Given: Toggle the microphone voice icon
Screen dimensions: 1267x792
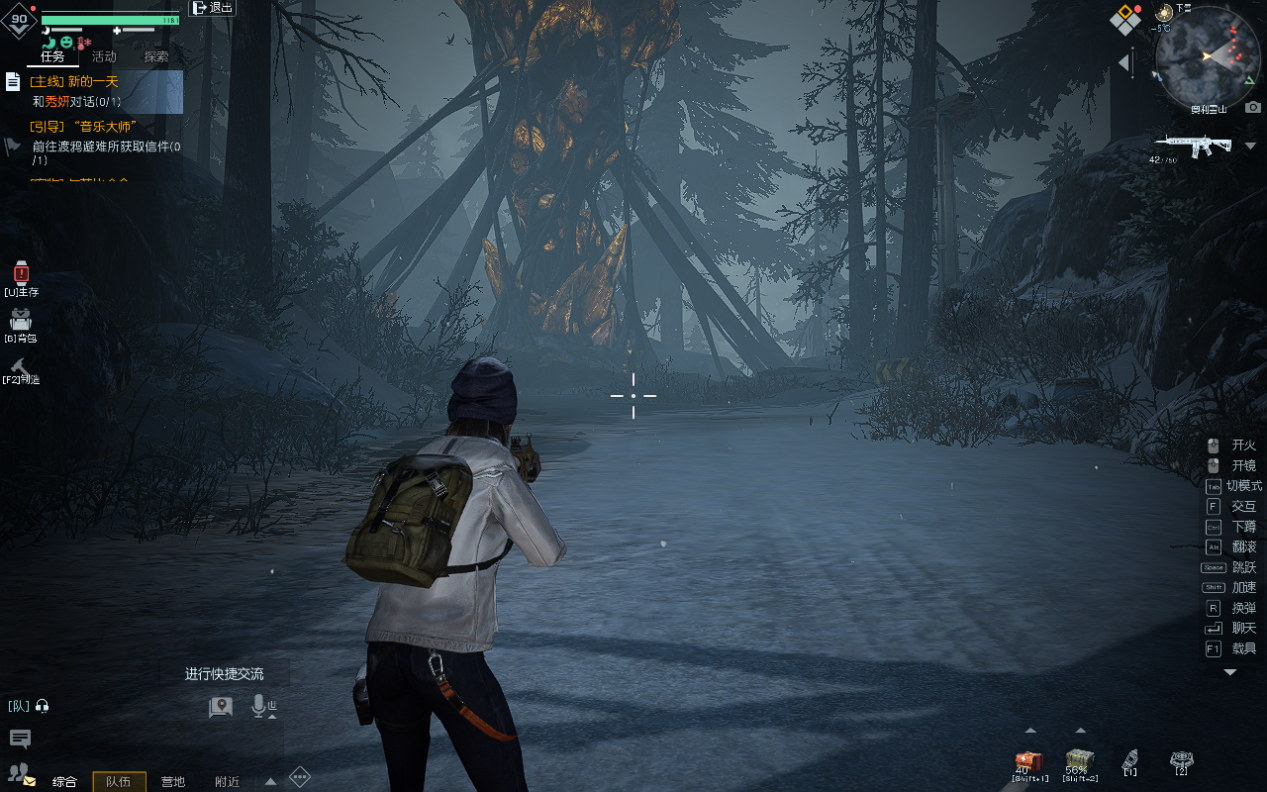Looking at the screenshot, I should click(x=261, y=707).
